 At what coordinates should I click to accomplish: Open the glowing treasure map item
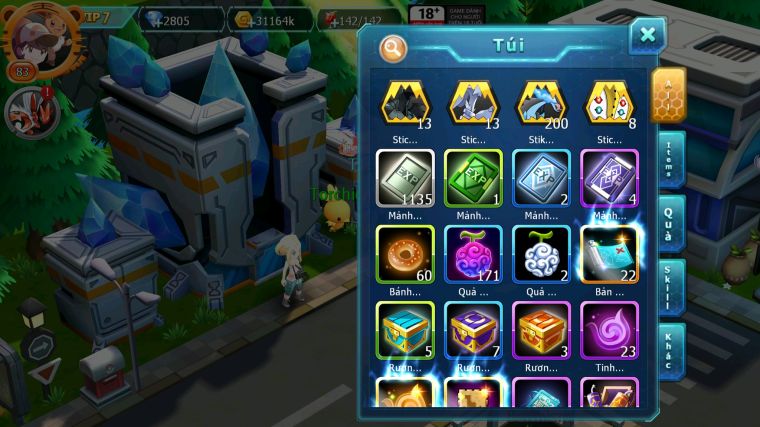(609, 254)
